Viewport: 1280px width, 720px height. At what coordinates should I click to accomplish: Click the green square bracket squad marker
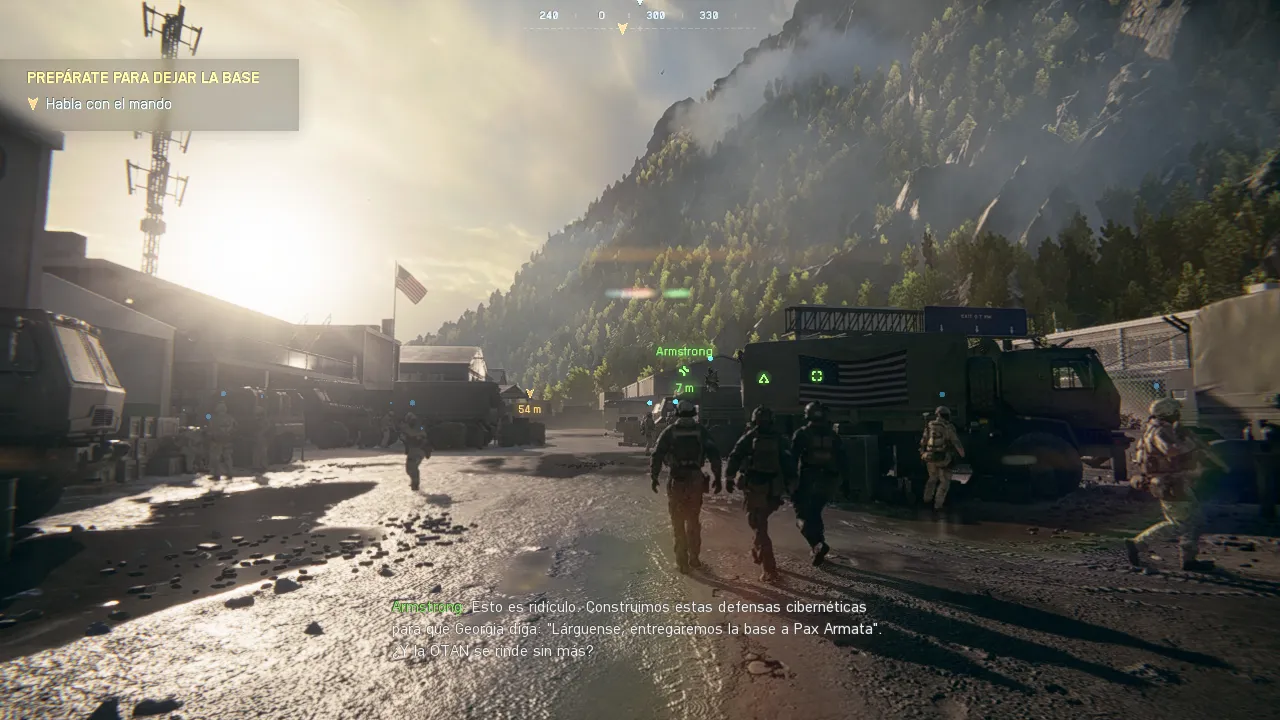pos(817,375)
